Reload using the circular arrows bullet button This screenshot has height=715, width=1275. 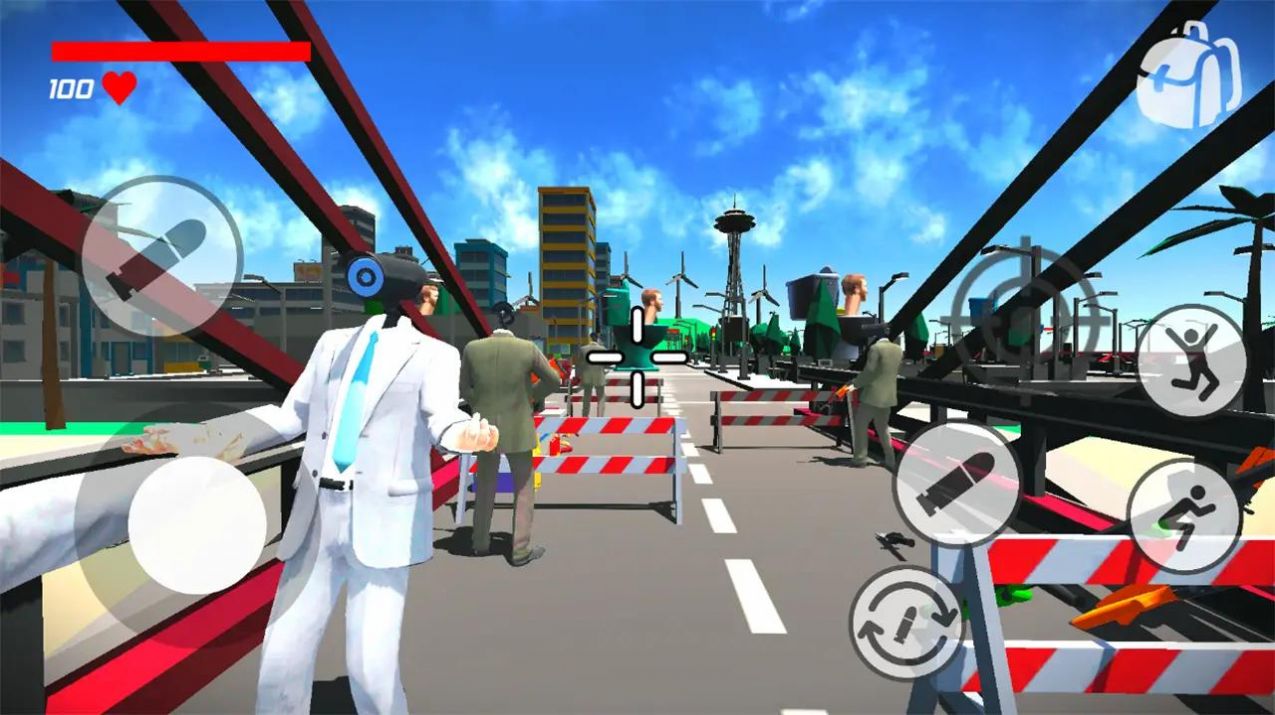(x=906, y=623)
